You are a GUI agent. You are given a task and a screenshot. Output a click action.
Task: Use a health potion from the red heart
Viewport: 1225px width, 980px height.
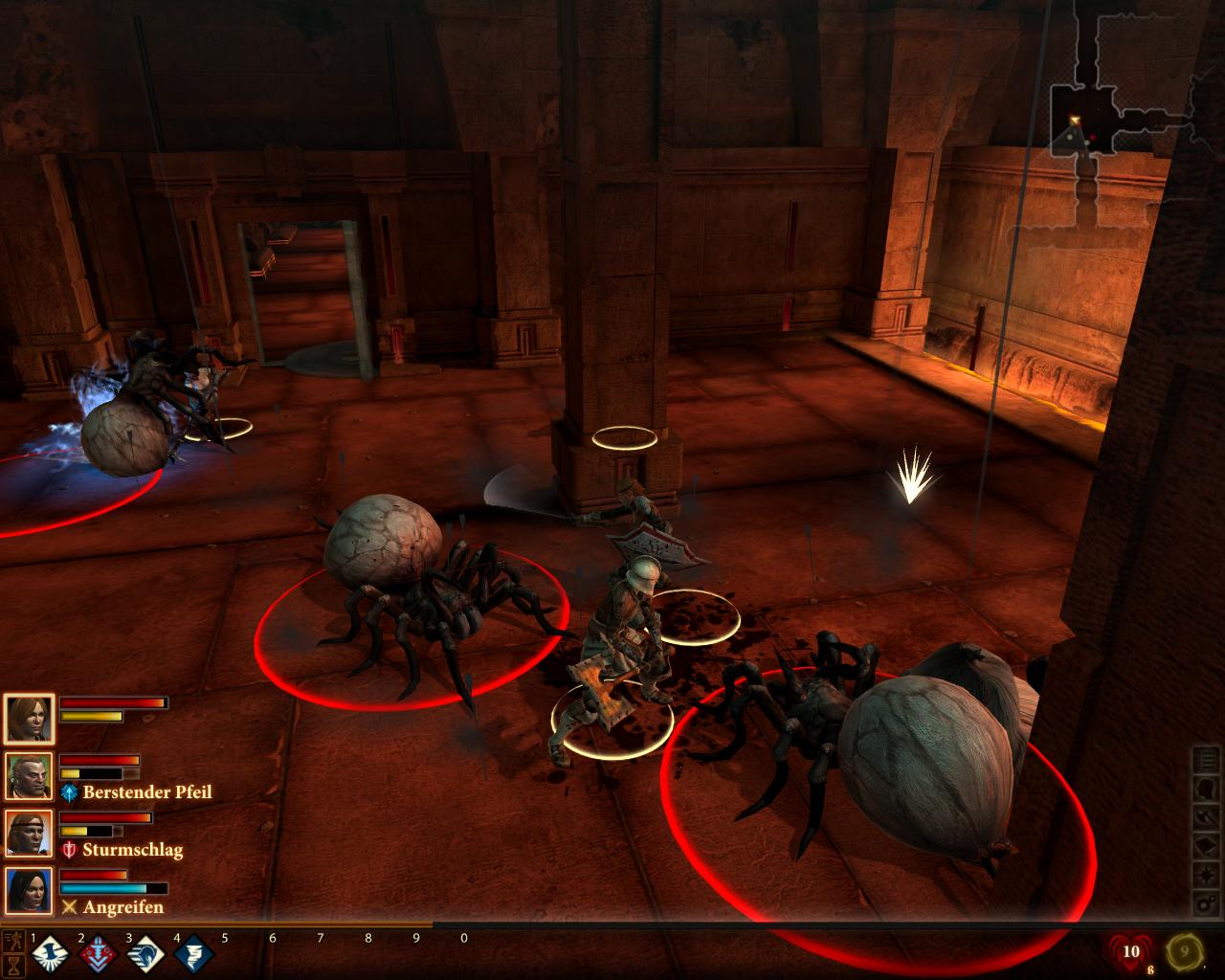coord(1132,953)
